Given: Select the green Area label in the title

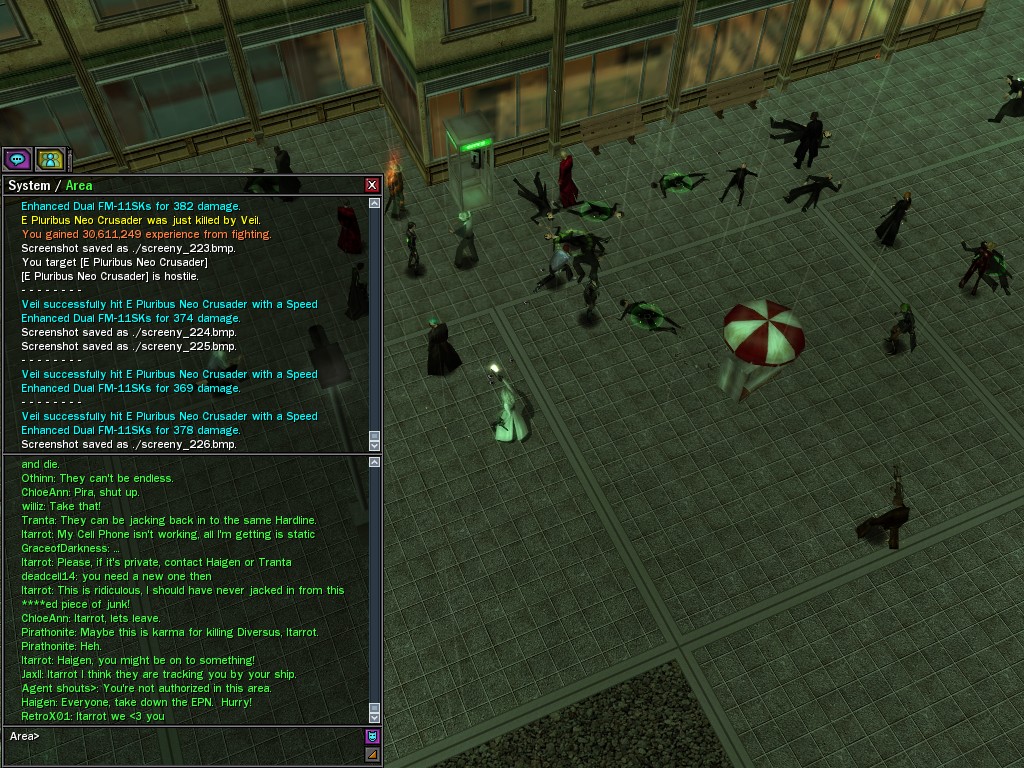Looking at the screenshot, I should point(79,185).
